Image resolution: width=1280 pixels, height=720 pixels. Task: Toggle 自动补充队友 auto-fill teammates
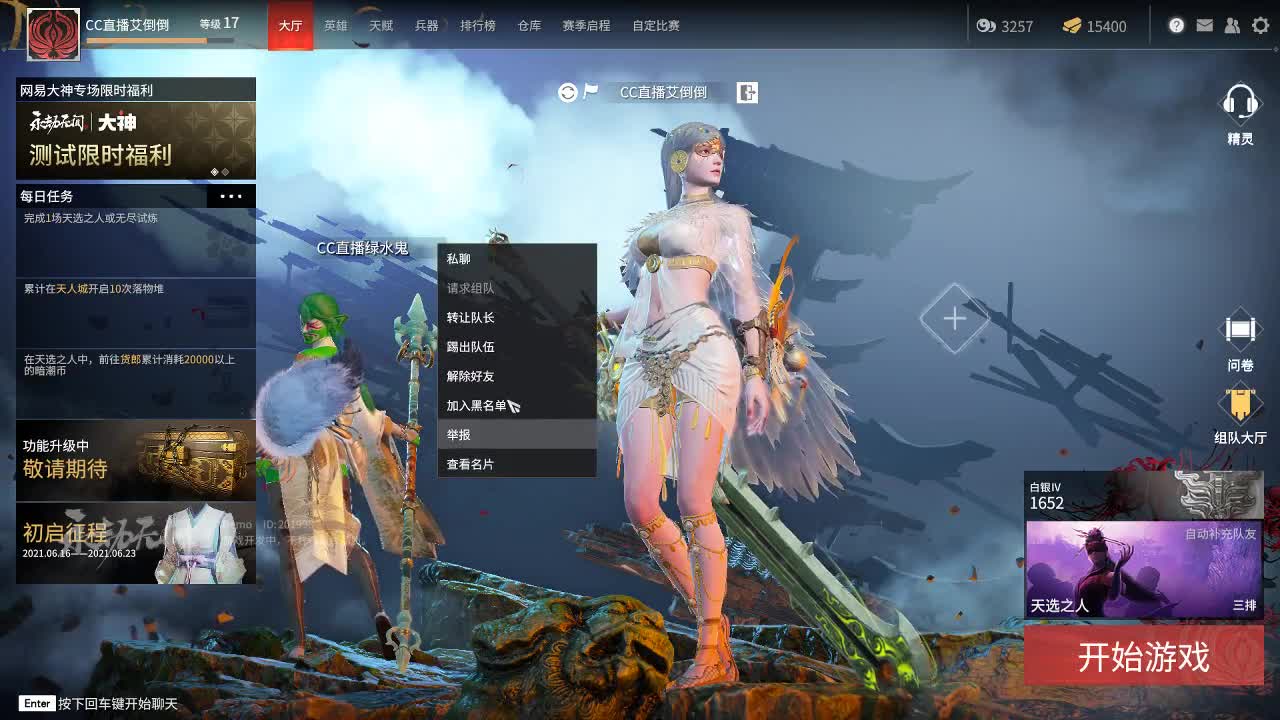click(x=1221, y=536)
